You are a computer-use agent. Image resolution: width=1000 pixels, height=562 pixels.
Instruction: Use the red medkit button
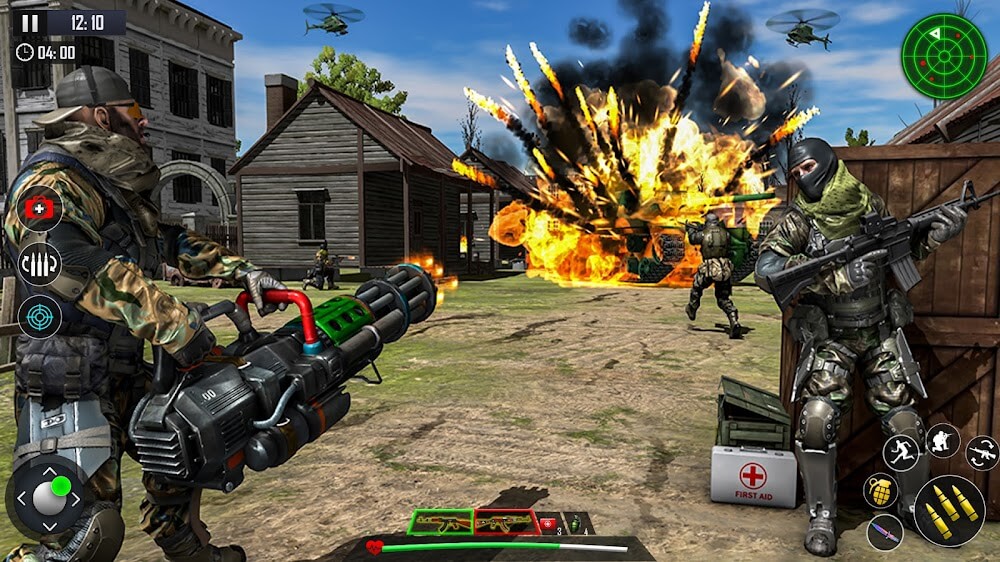[41, 209]
